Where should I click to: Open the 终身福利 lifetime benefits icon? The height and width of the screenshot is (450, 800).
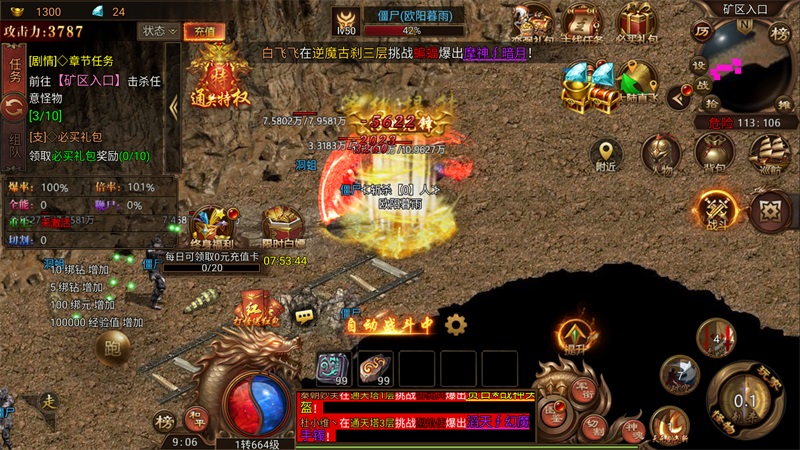pos(213,227)
